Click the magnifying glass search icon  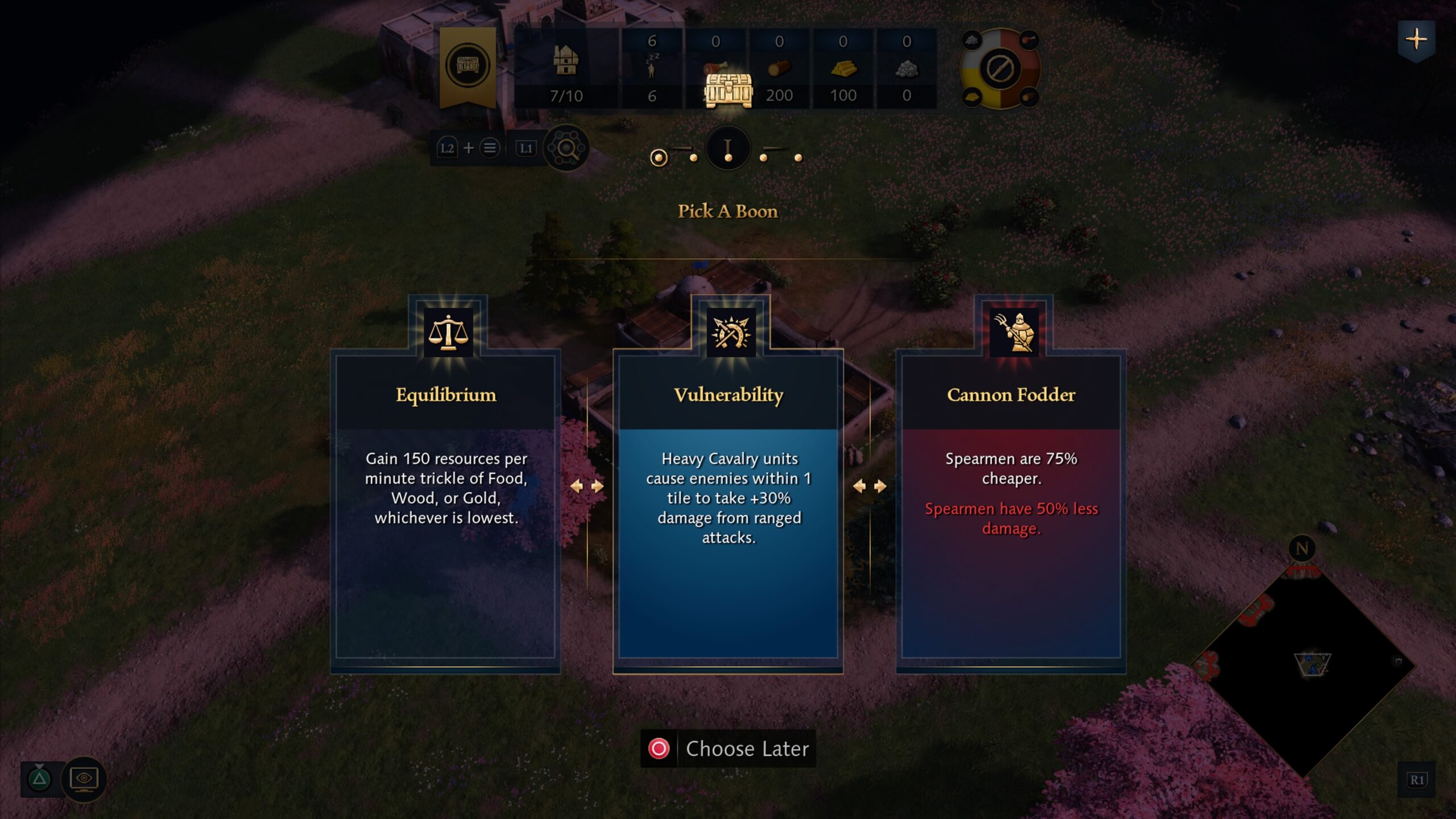[x=566, y=148]
